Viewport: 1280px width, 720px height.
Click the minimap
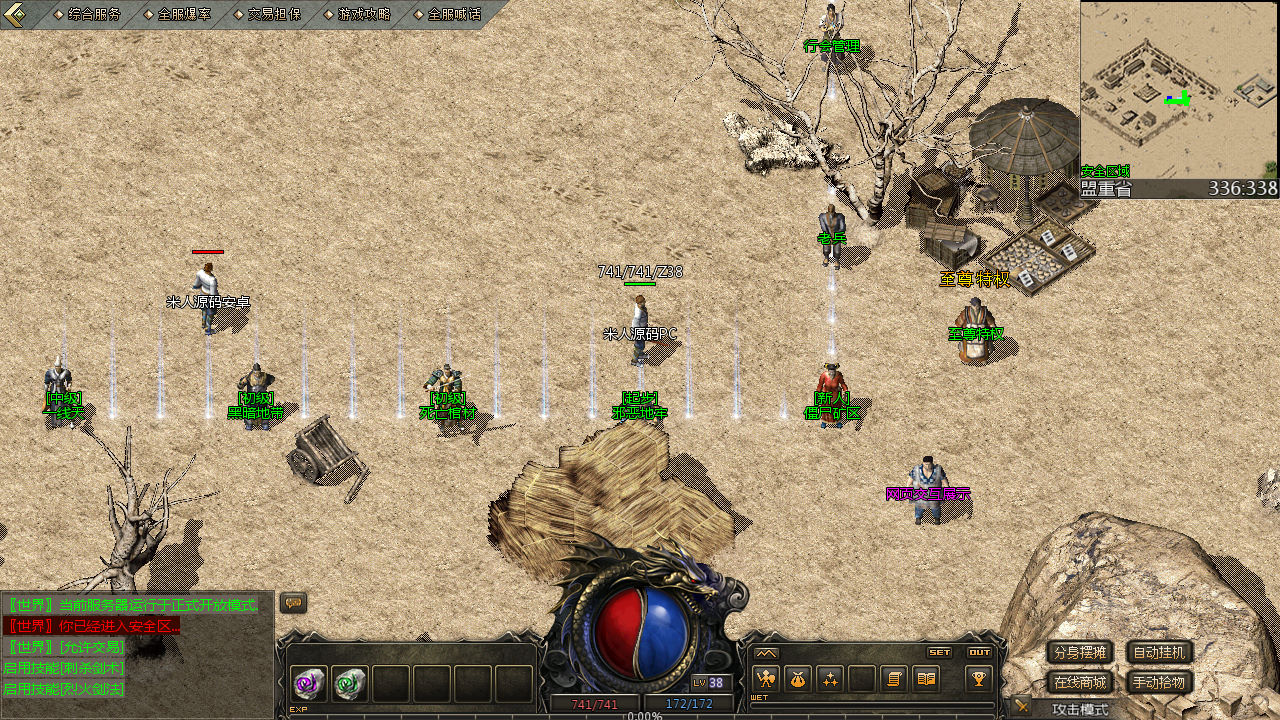tap(1179, 90)
